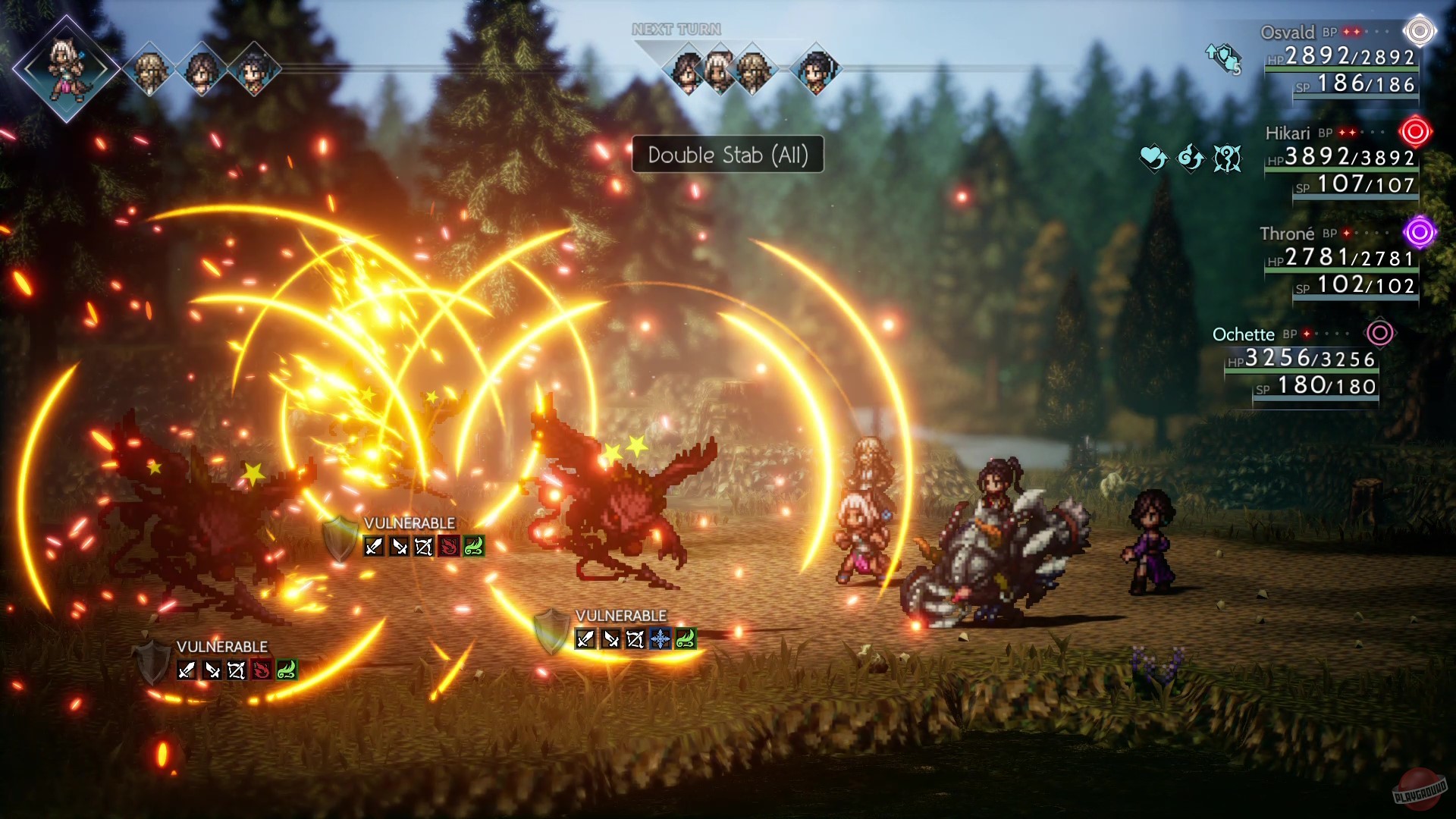Select the ice weakness icon on the right enemy
1456x819 pixels.
click(x=661, y=639)
